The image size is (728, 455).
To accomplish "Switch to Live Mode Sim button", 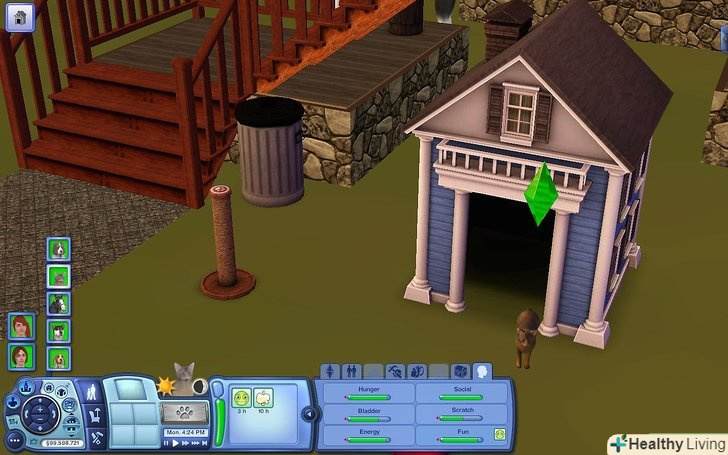I will click(90, 392).
